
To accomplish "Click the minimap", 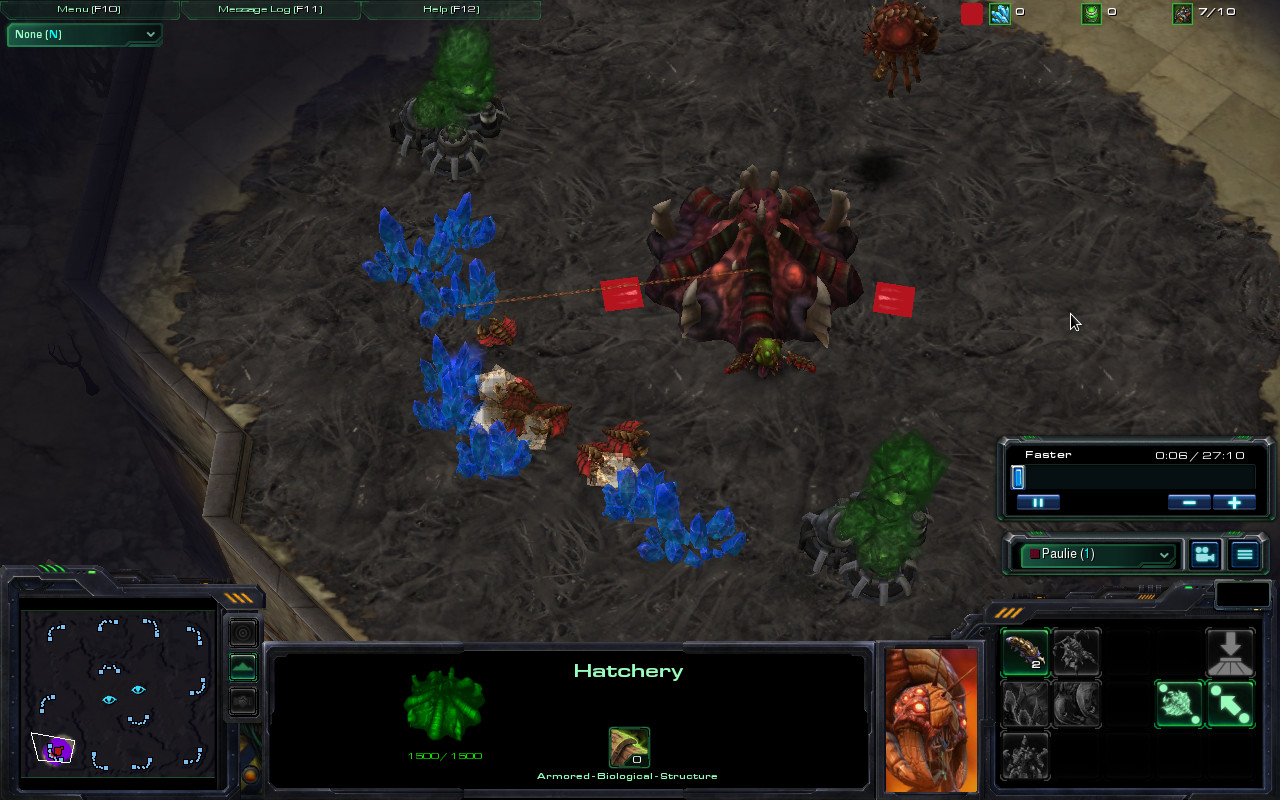I will [118, 690].
